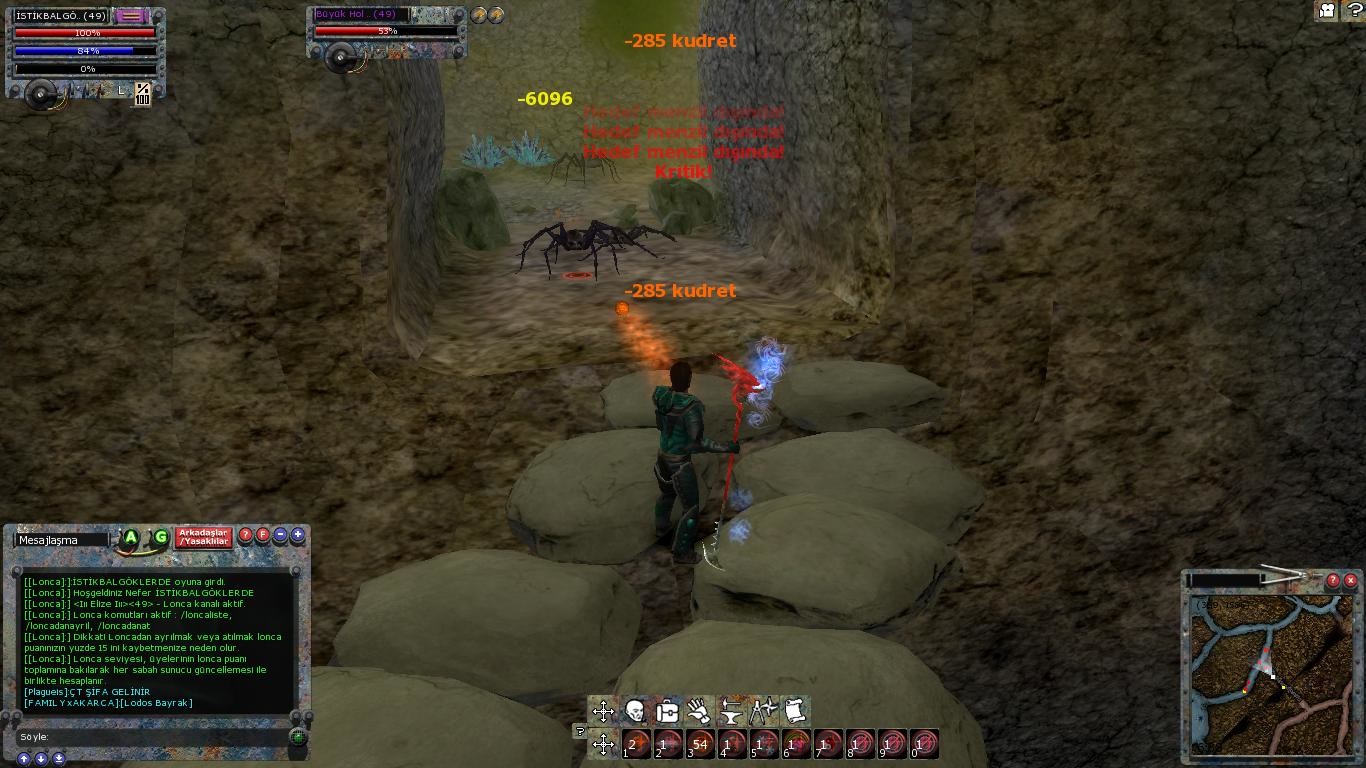Image resolution: width=1366 pixels, height=768 pixels.
Task: Open the purple menu button beside player name
Action: [131, 16]
